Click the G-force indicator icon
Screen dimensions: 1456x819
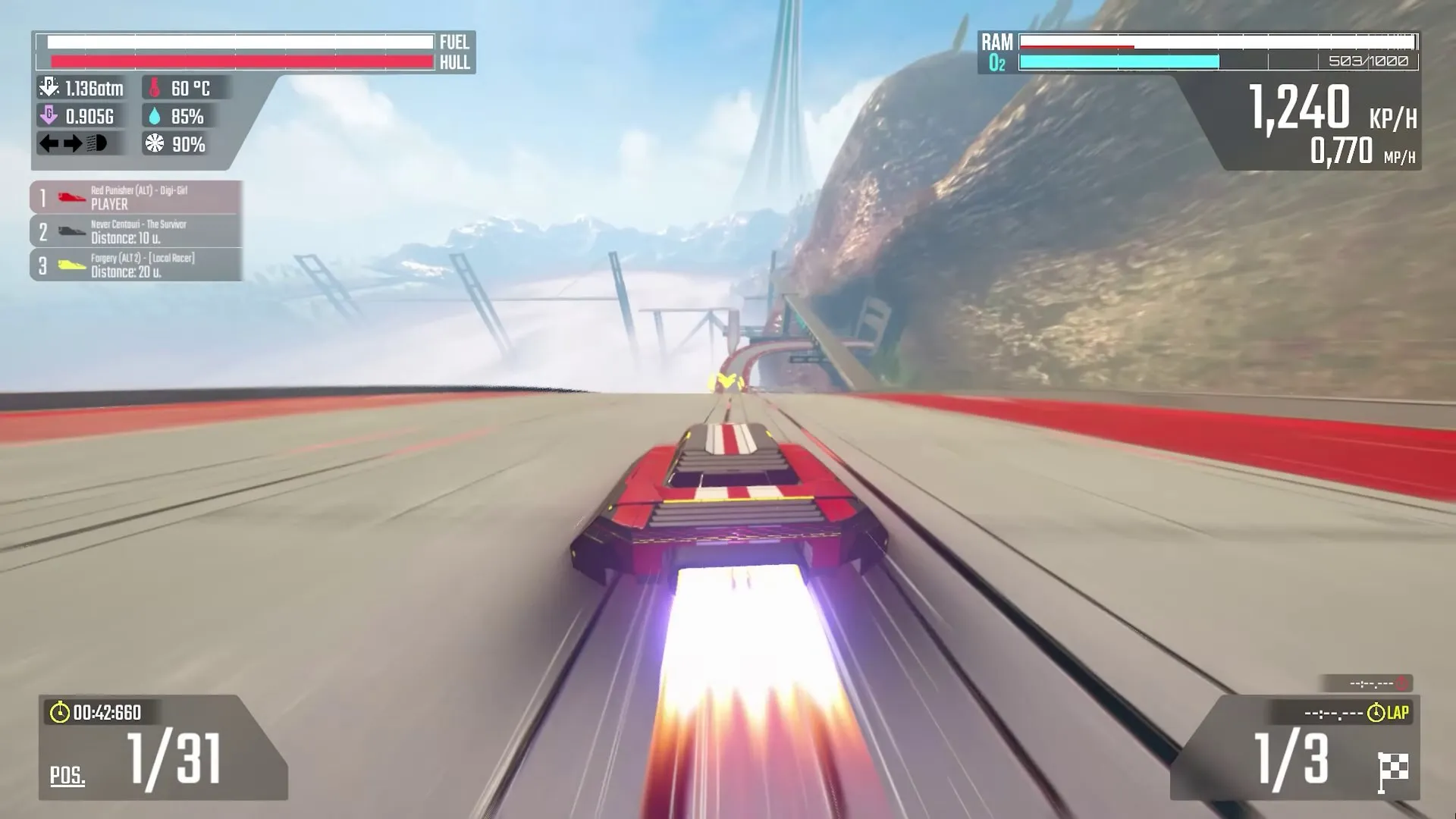49,116
